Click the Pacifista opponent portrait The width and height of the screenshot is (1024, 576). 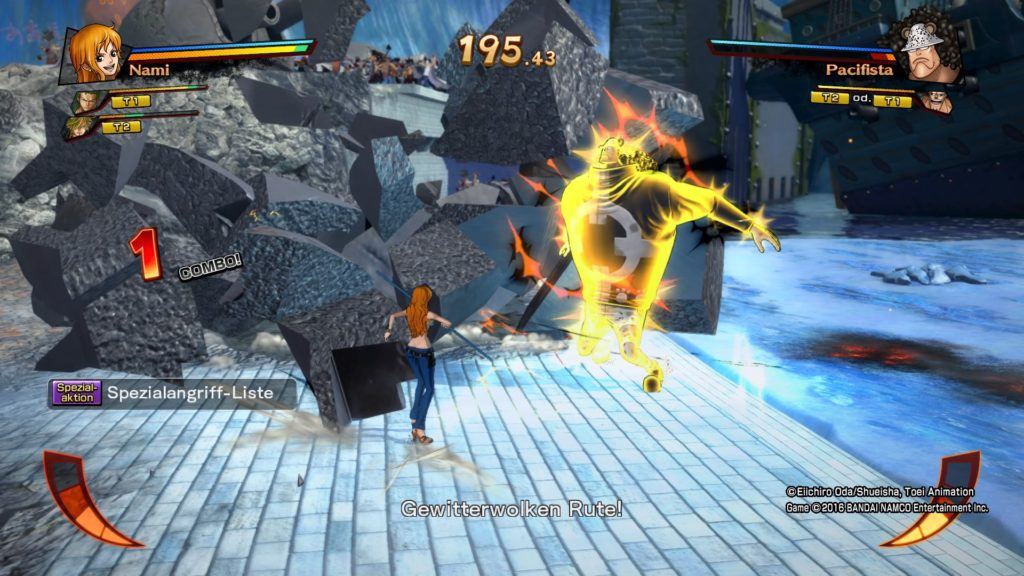click(x=926, y=48)
